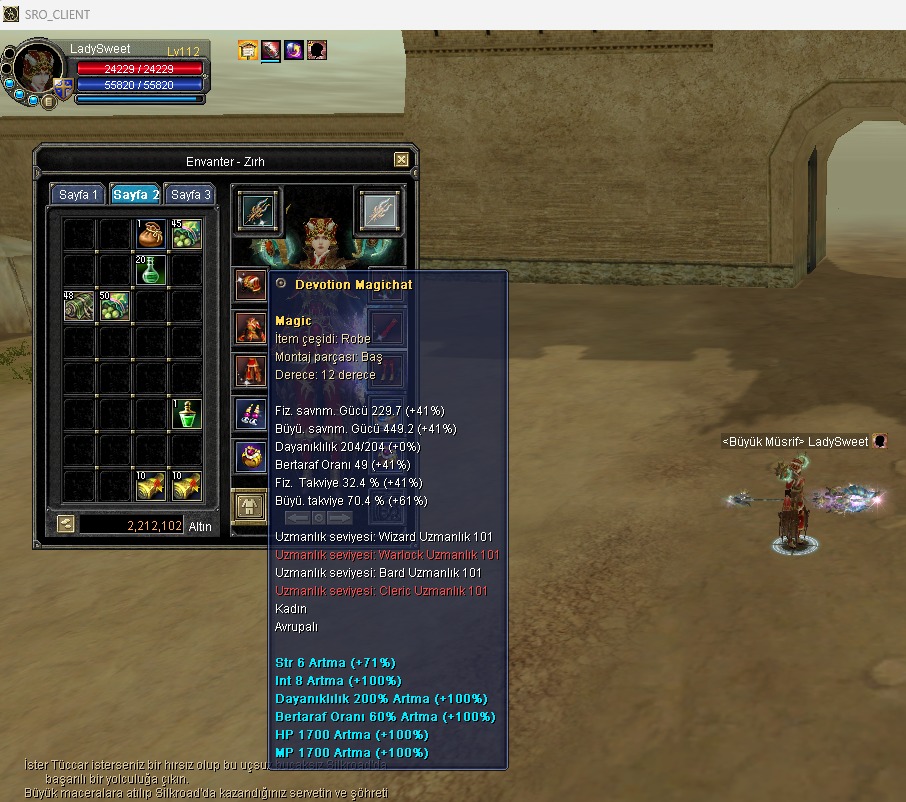This screenshot has width=906, height=802.
Task: Click the sort button beside the gold amount
Action: coord(65,523)
